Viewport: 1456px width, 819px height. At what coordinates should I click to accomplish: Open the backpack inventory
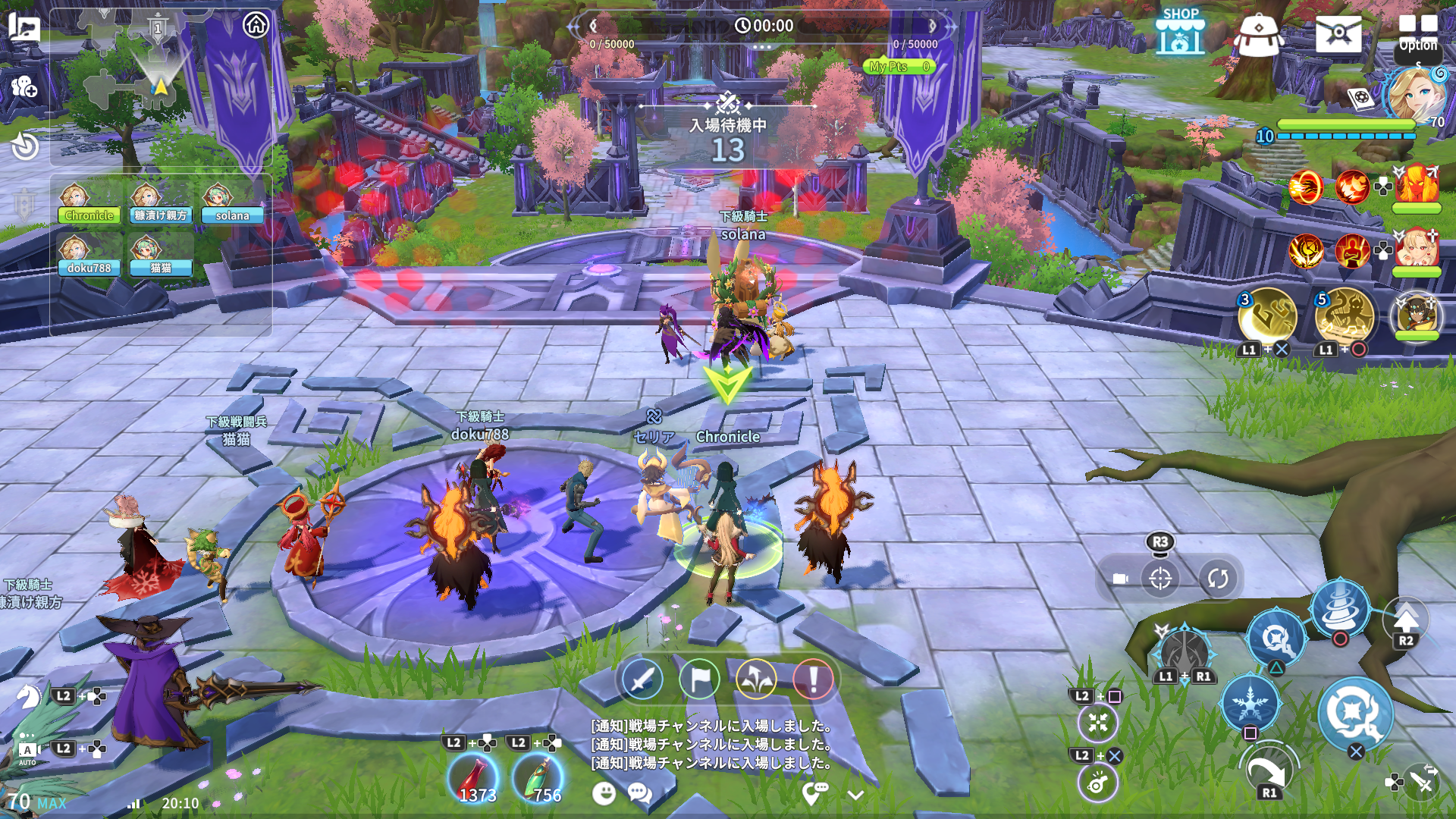1258,35
